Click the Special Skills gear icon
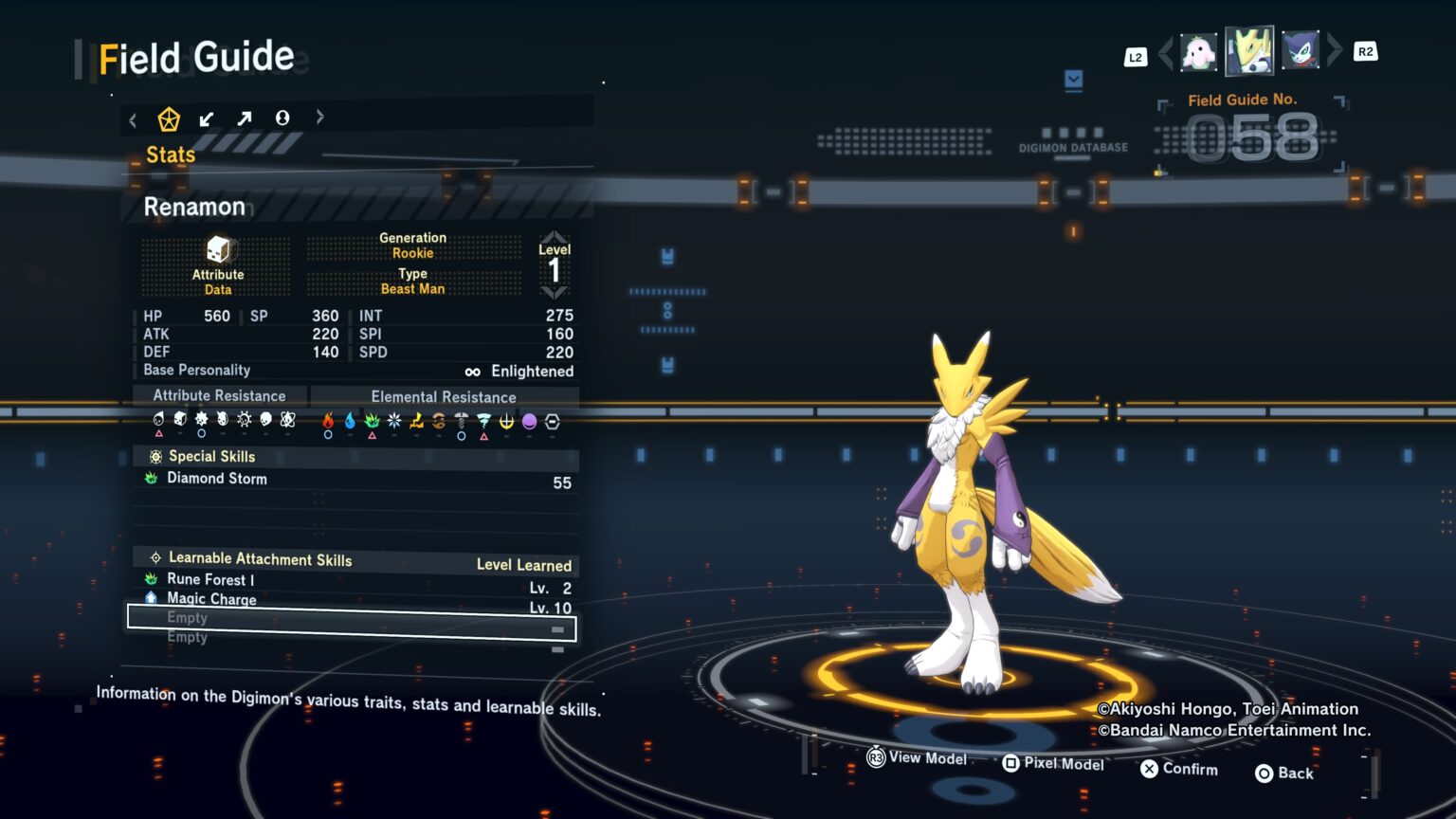Viewport: 1456px width, 819px height. [155, 456]
